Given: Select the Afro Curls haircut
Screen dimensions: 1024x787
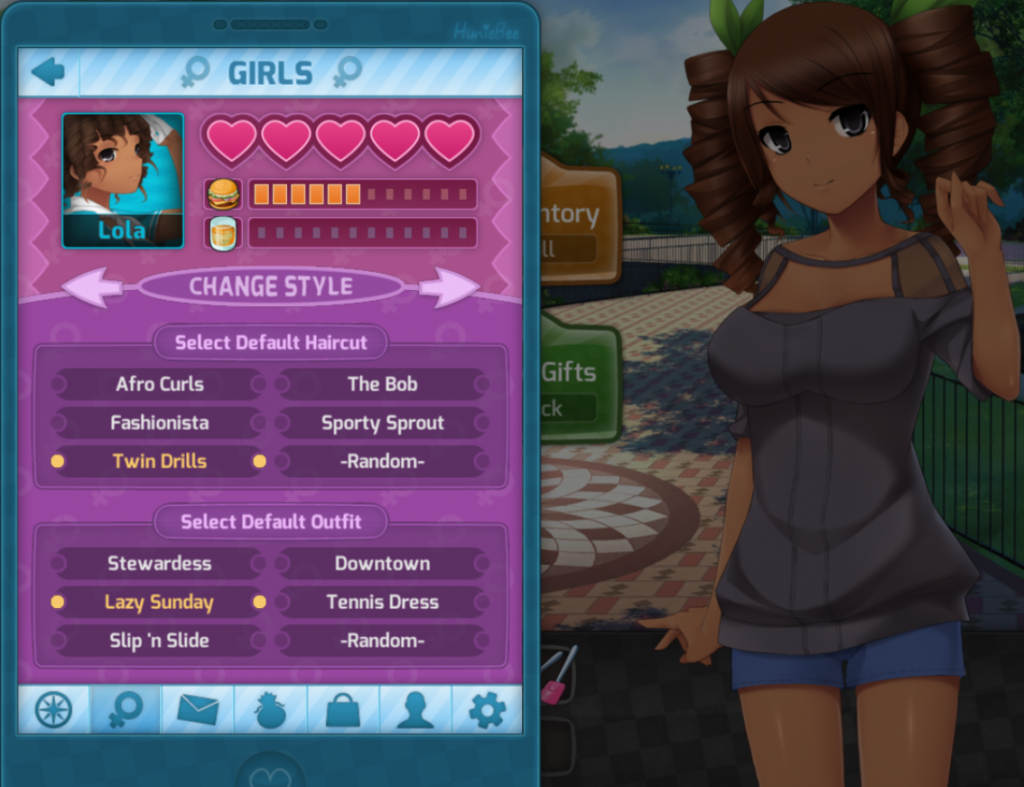Looking at the screenshot, I should tap(159, 384).
